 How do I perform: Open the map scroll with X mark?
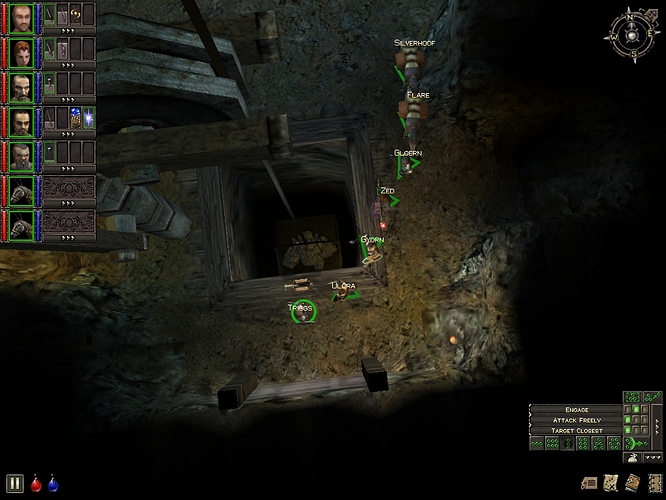pyautogui.click(x=611, y=482)
